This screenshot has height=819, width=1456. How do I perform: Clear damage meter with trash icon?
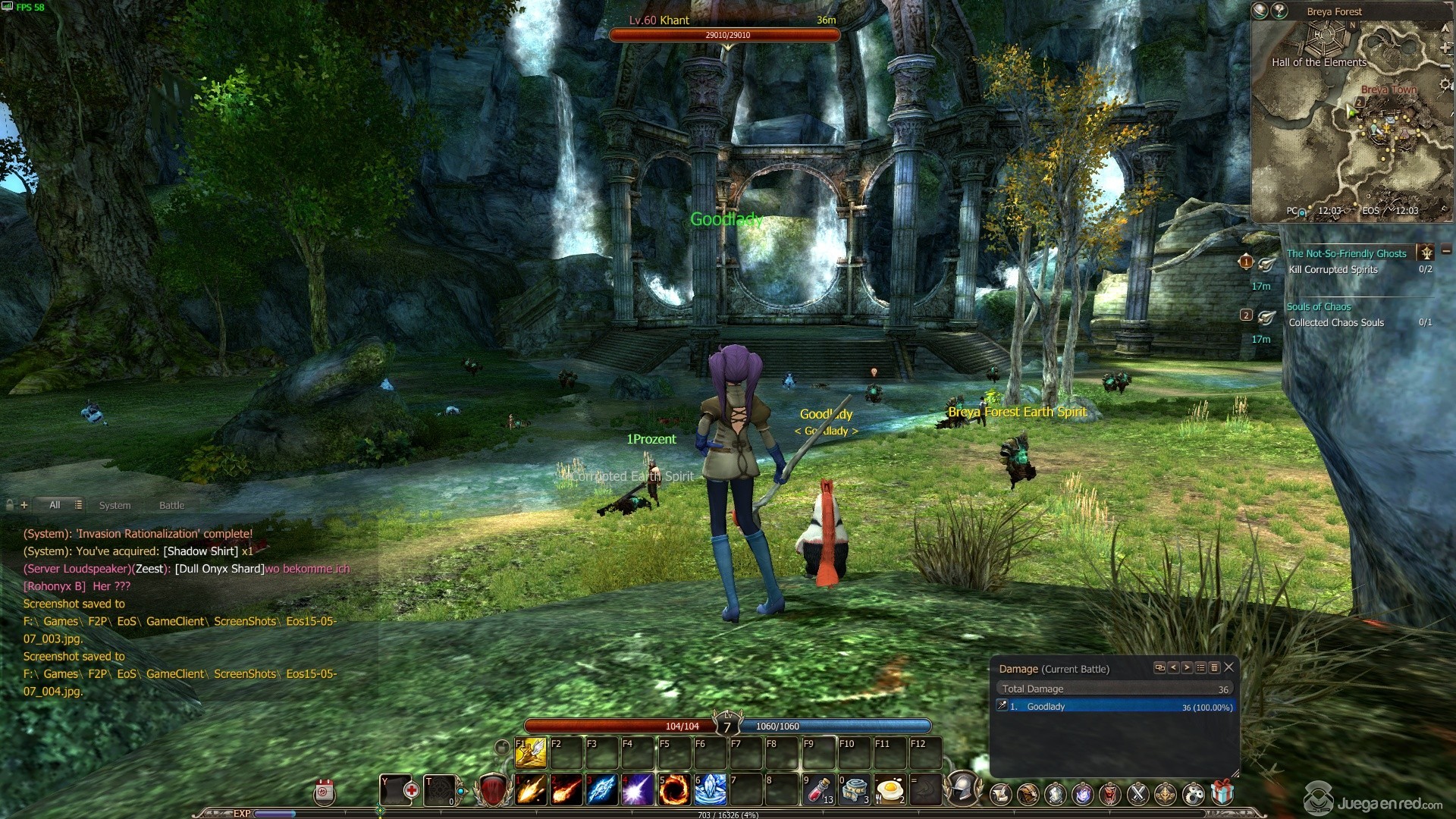[x=1214, y=669]
